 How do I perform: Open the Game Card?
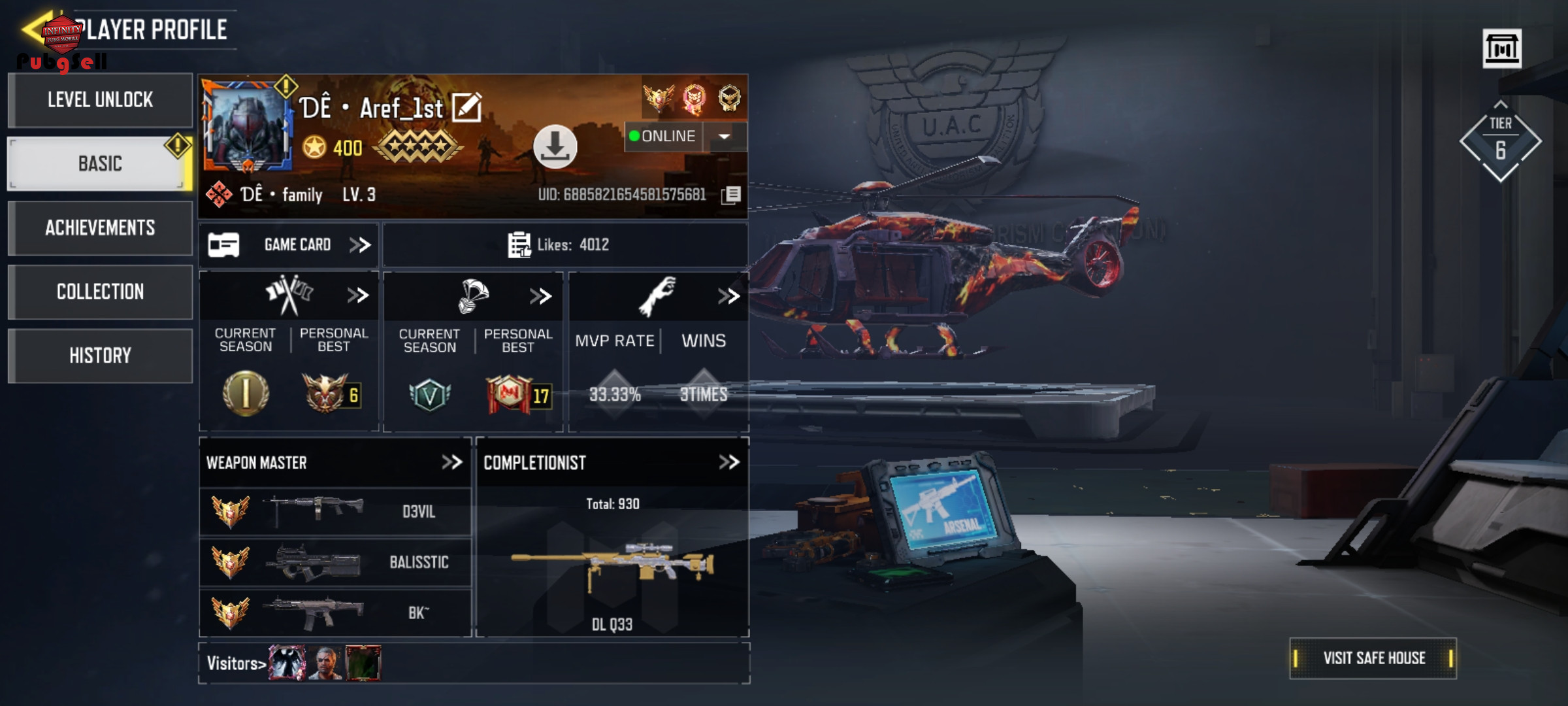(x=289, y=245)
